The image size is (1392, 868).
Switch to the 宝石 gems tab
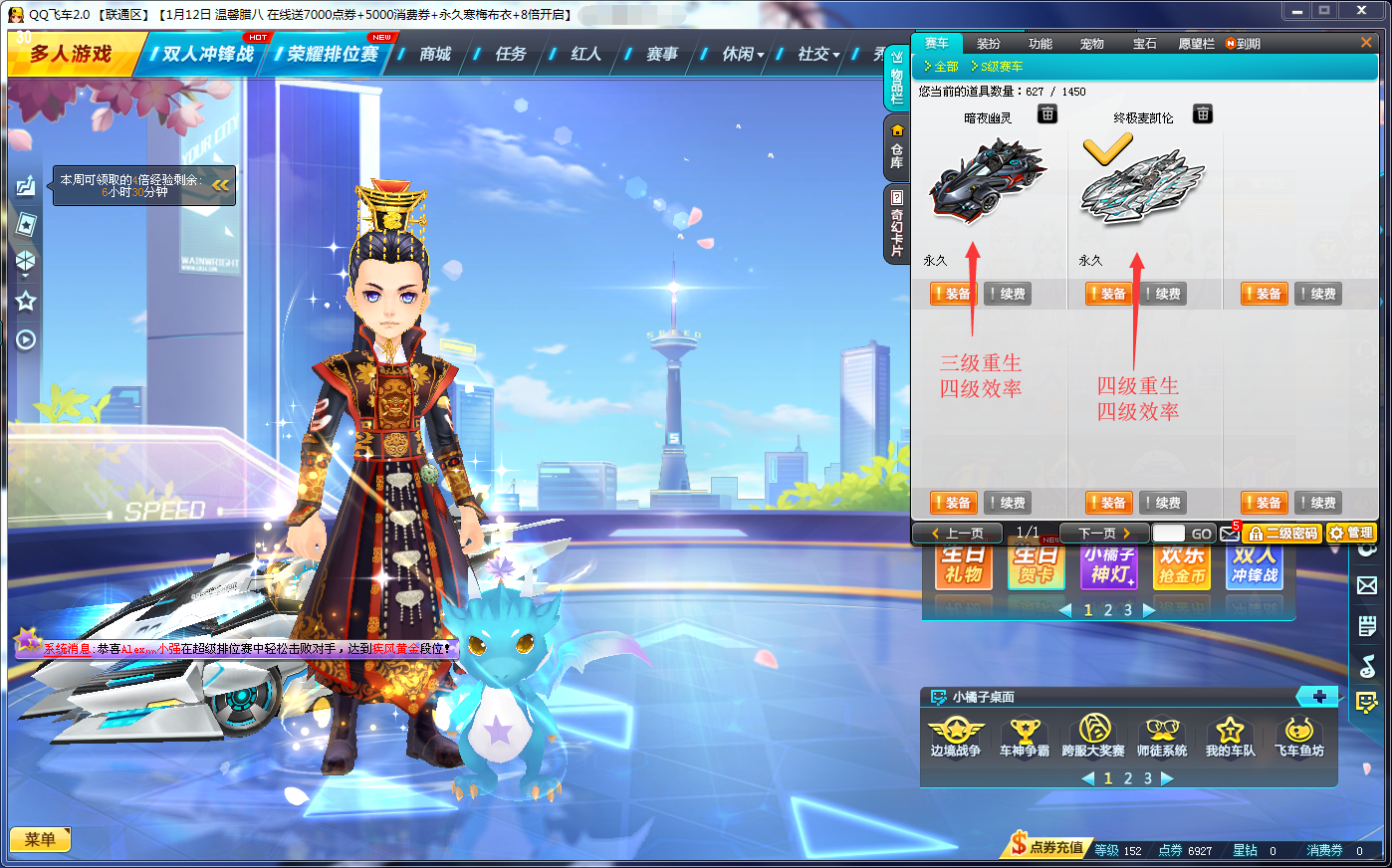[x=1144, y=44]
